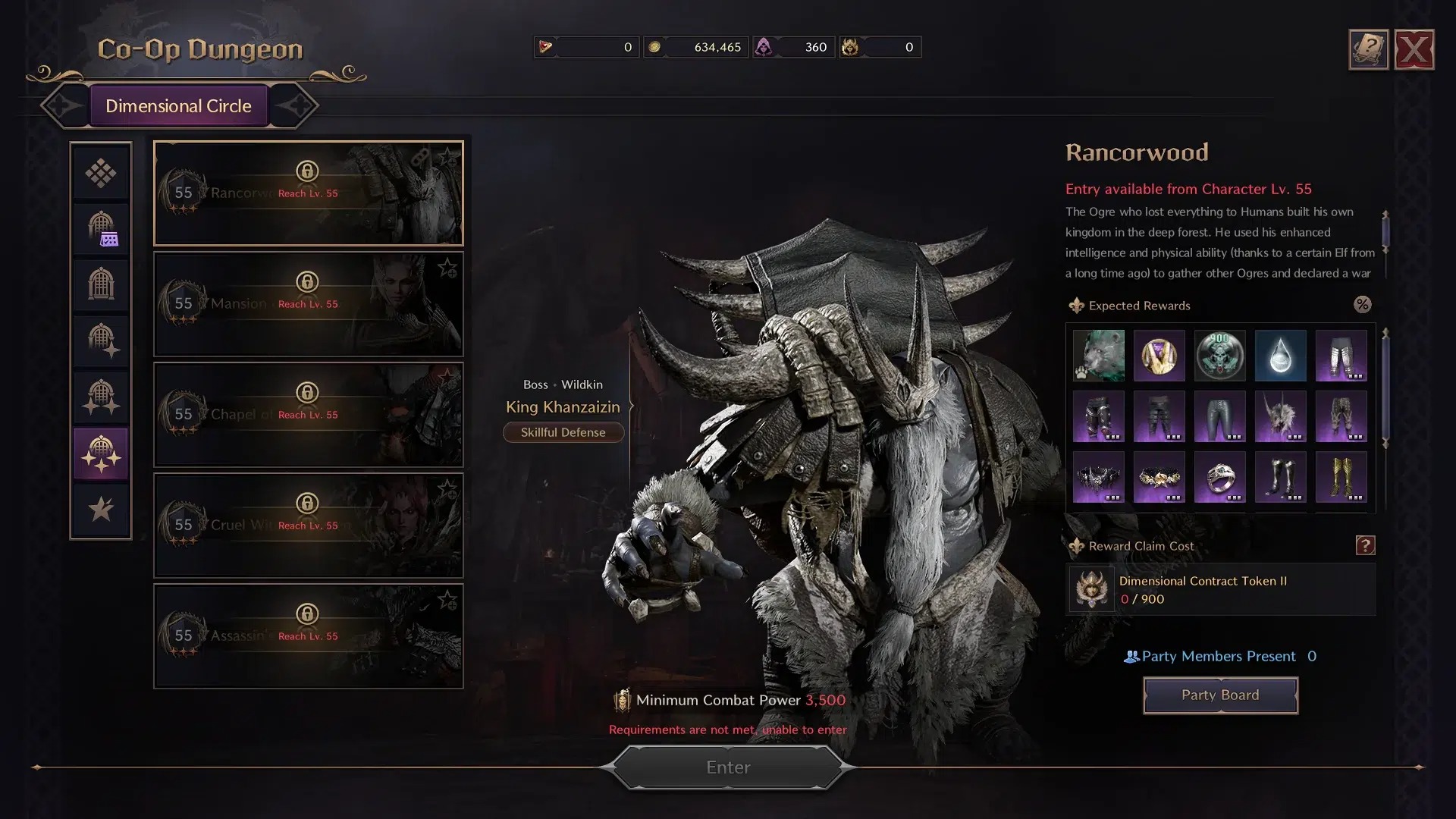Click the question mark beside Reward Claim Cost
1456x819 pixels.
point(1365,544)
